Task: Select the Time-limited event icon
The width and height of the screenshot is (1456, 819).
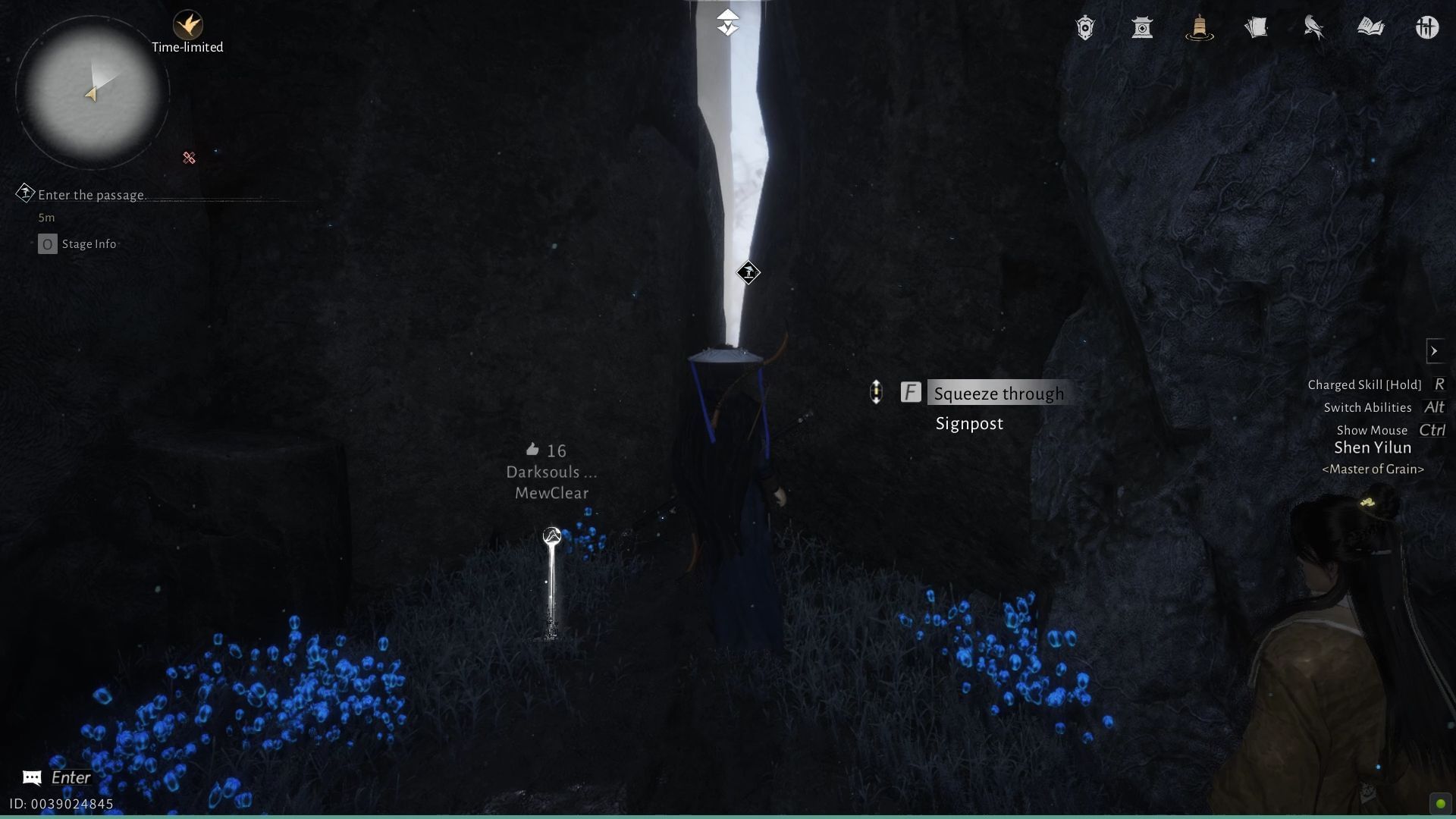Action: click(189, 23)
